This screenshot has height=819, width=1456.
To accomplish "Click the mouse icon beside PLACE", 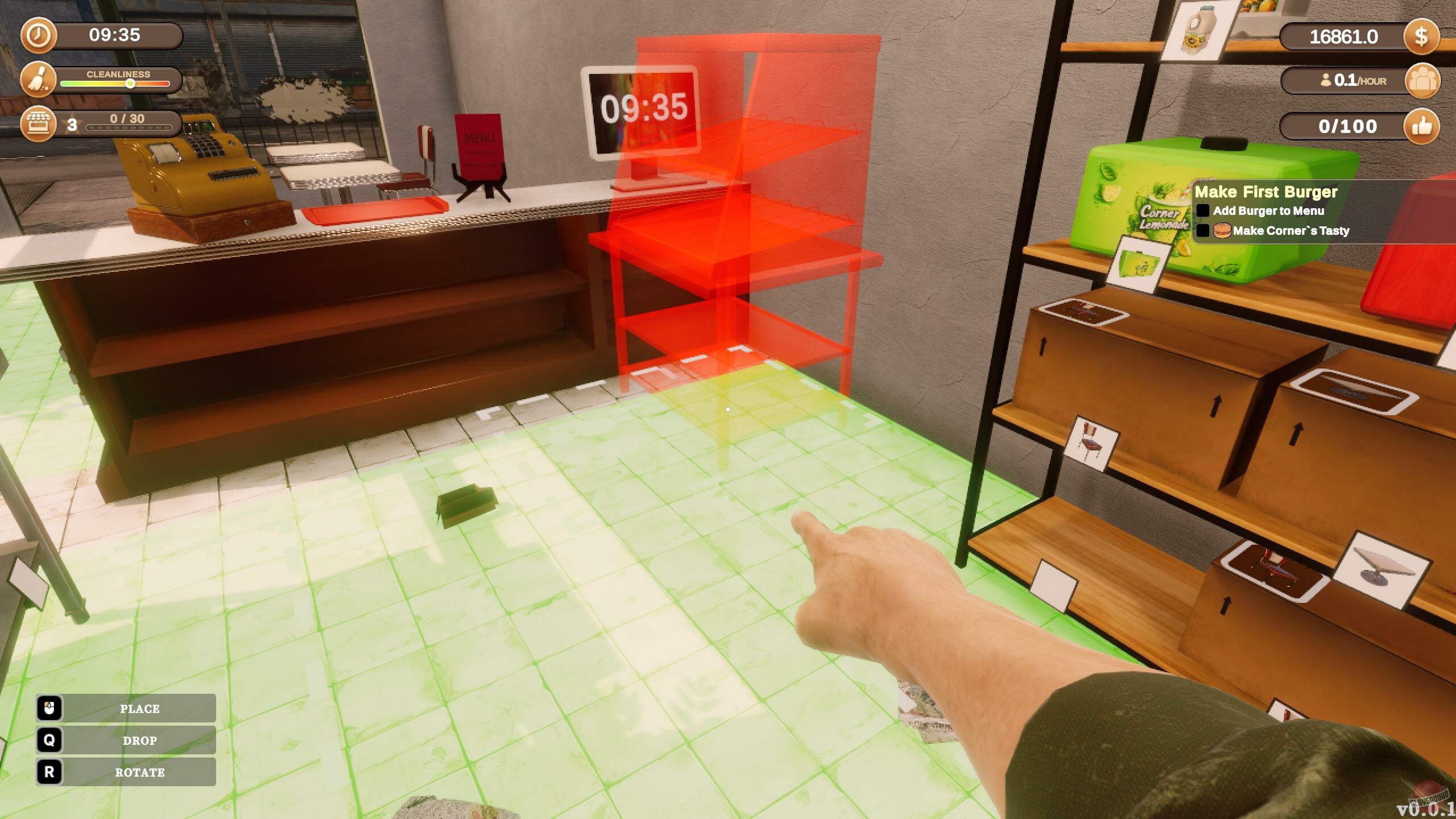I will point(51,709).
